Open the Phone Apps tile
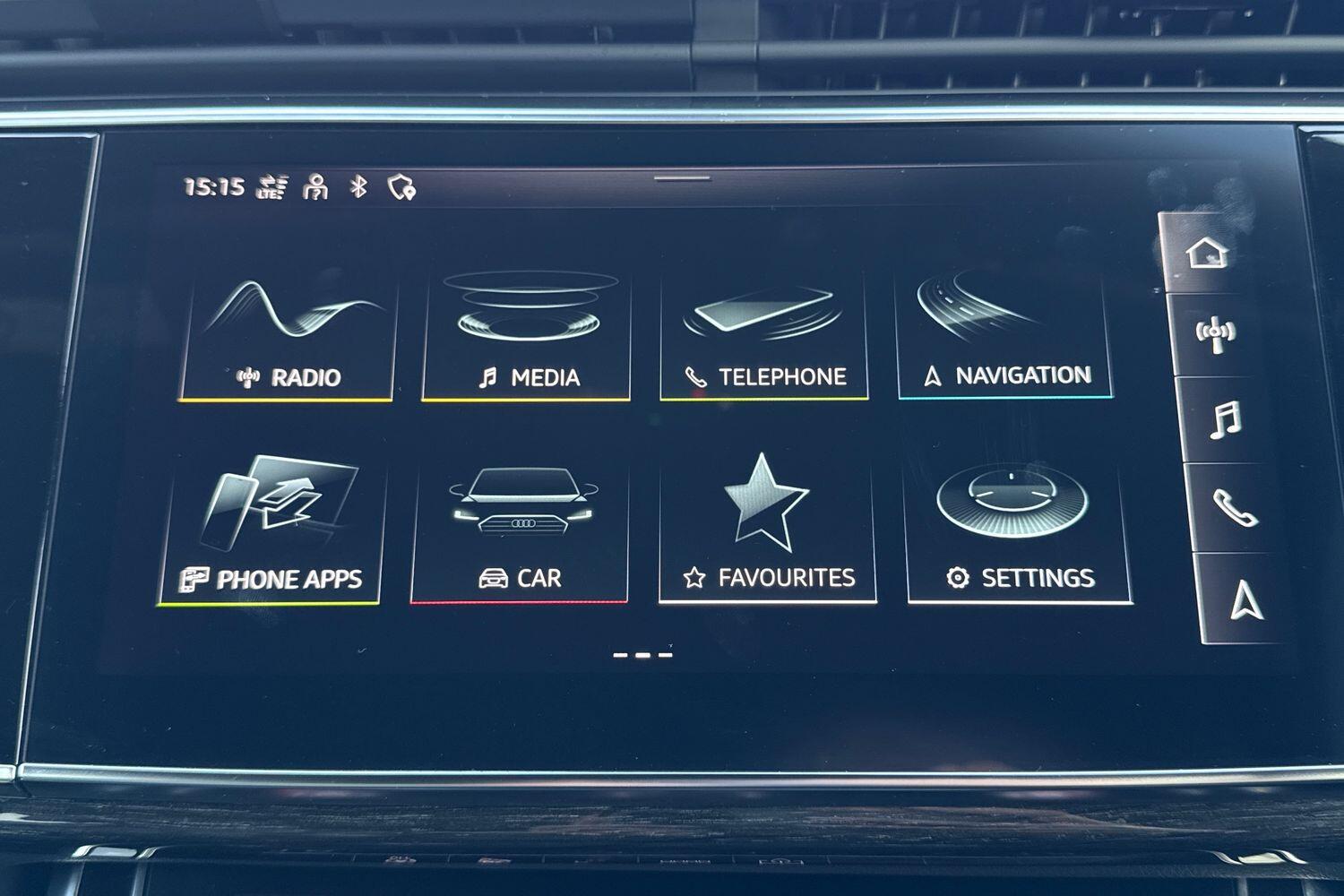Image resolution: width=1344 pixels, height=896 pixels. point(271,529)
